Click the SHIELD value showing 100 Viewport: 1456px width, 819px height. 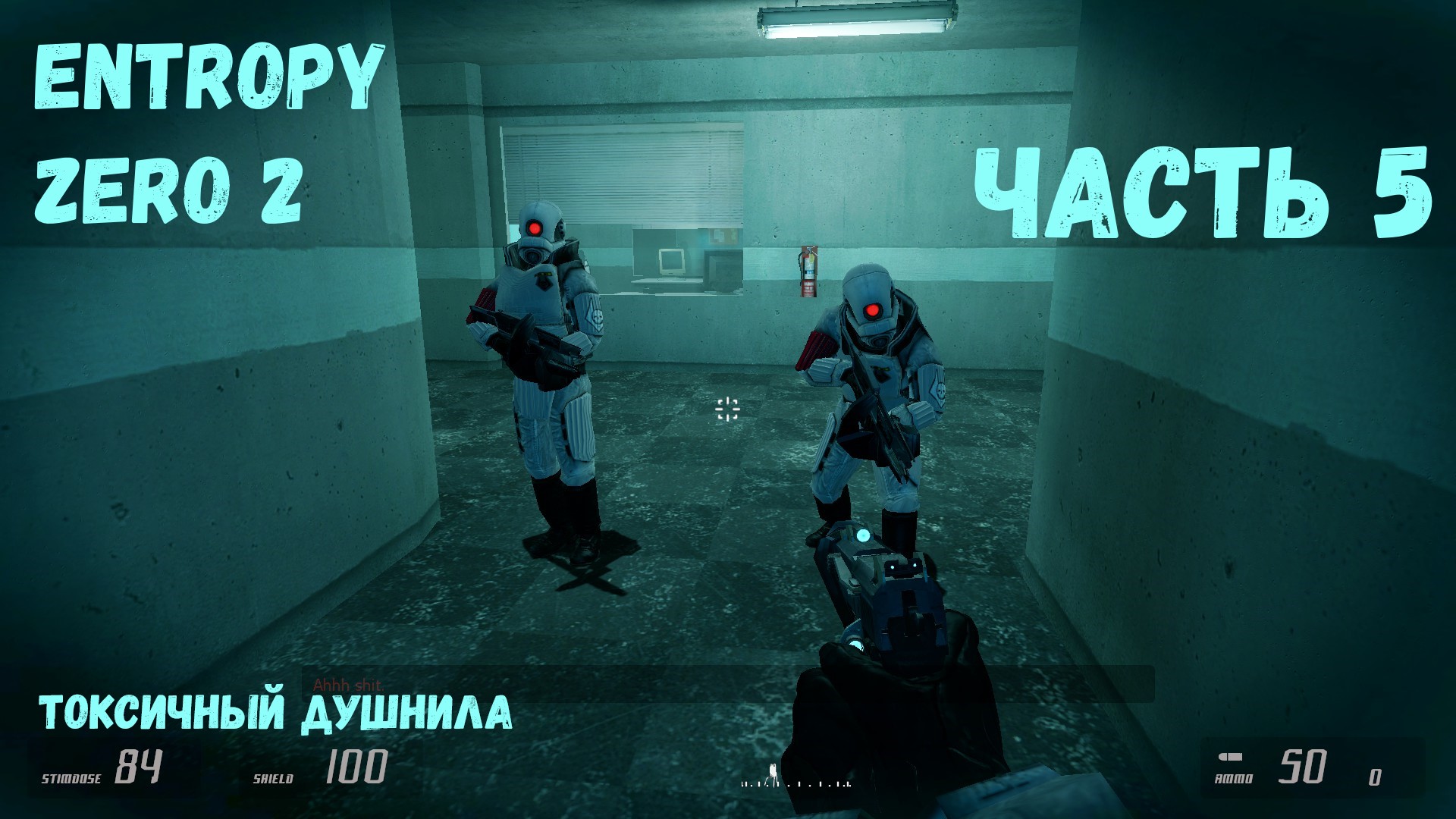[x=354, y=766]
